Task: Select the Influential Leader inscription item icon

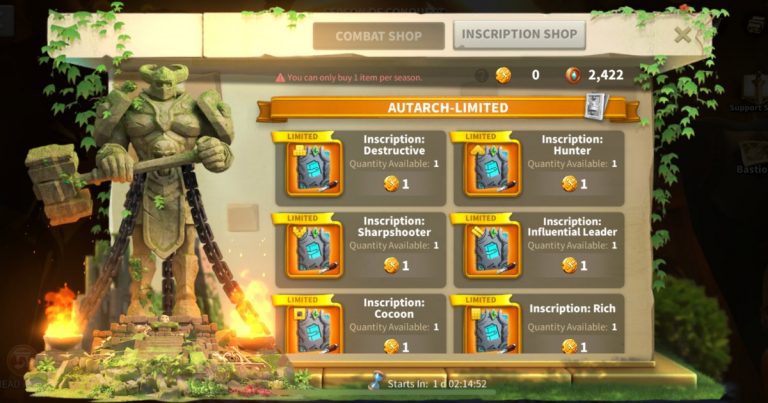Action: click(x=492, y=249)
